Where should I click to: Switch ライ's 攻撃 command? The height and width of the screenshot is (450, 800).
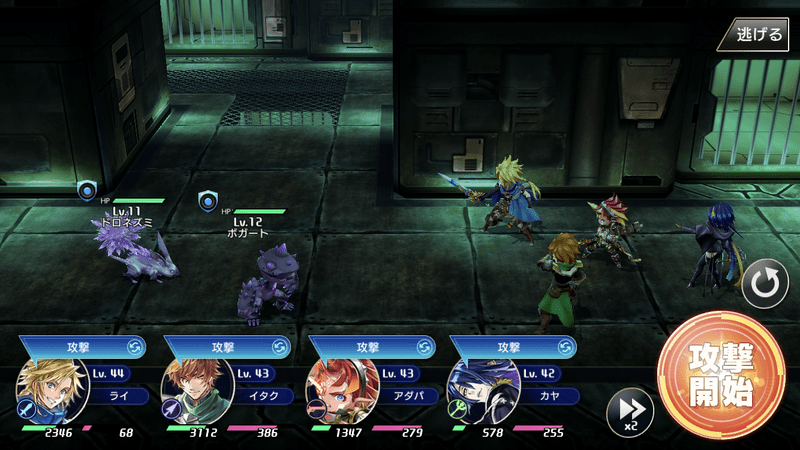click(x=135, y=346)
